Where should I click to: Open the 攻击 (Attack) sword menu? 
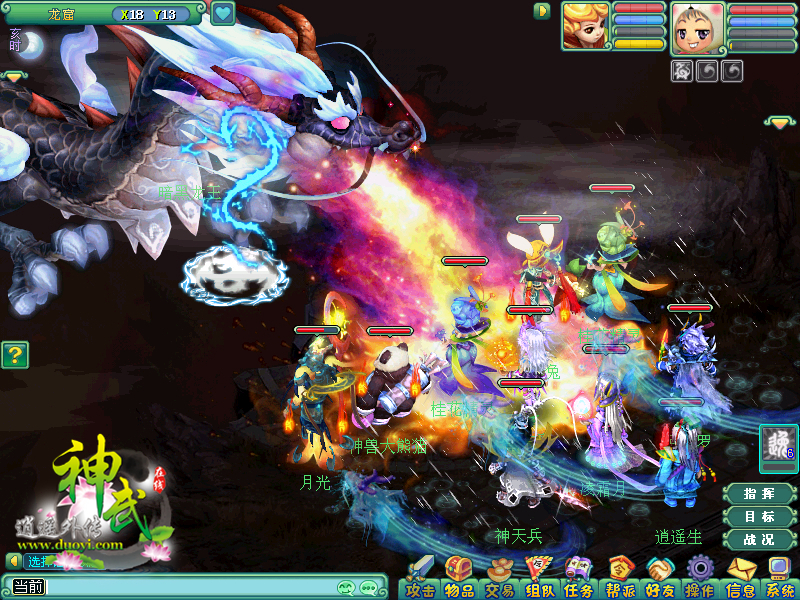420,577
